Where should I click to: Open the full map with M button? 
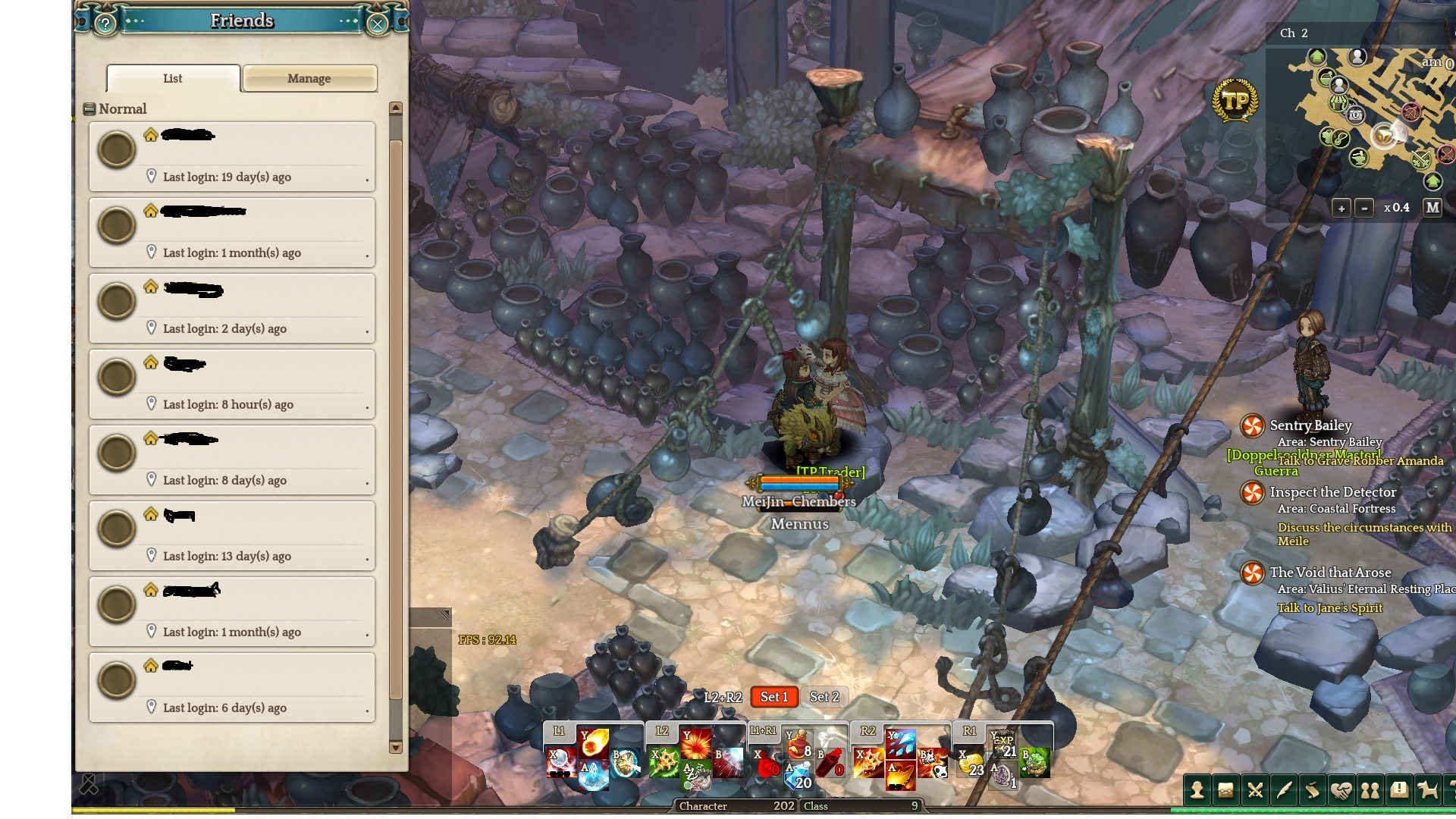1432,207
